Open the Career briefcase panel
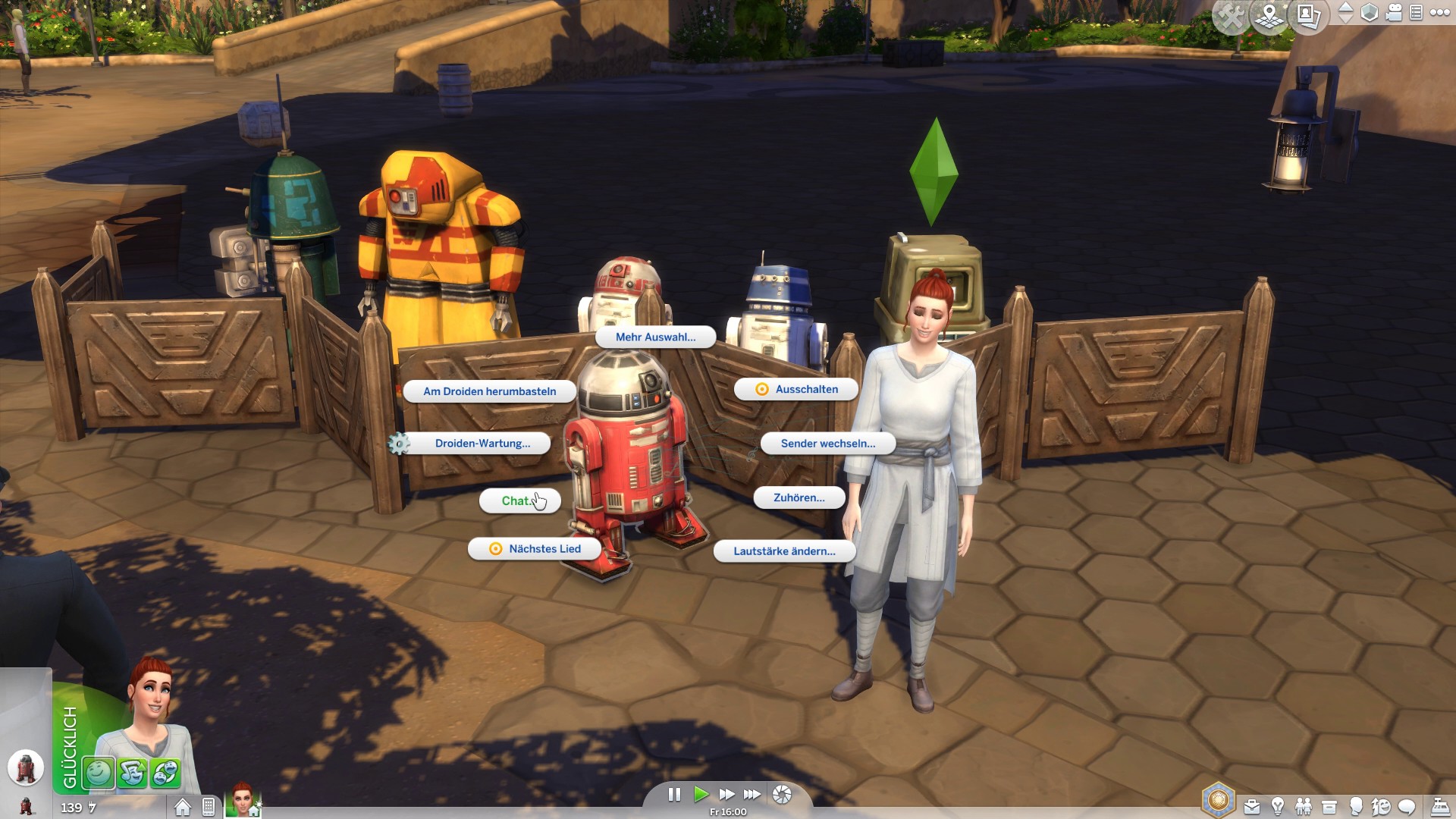1456x819 pixels. pos(1252,807)
